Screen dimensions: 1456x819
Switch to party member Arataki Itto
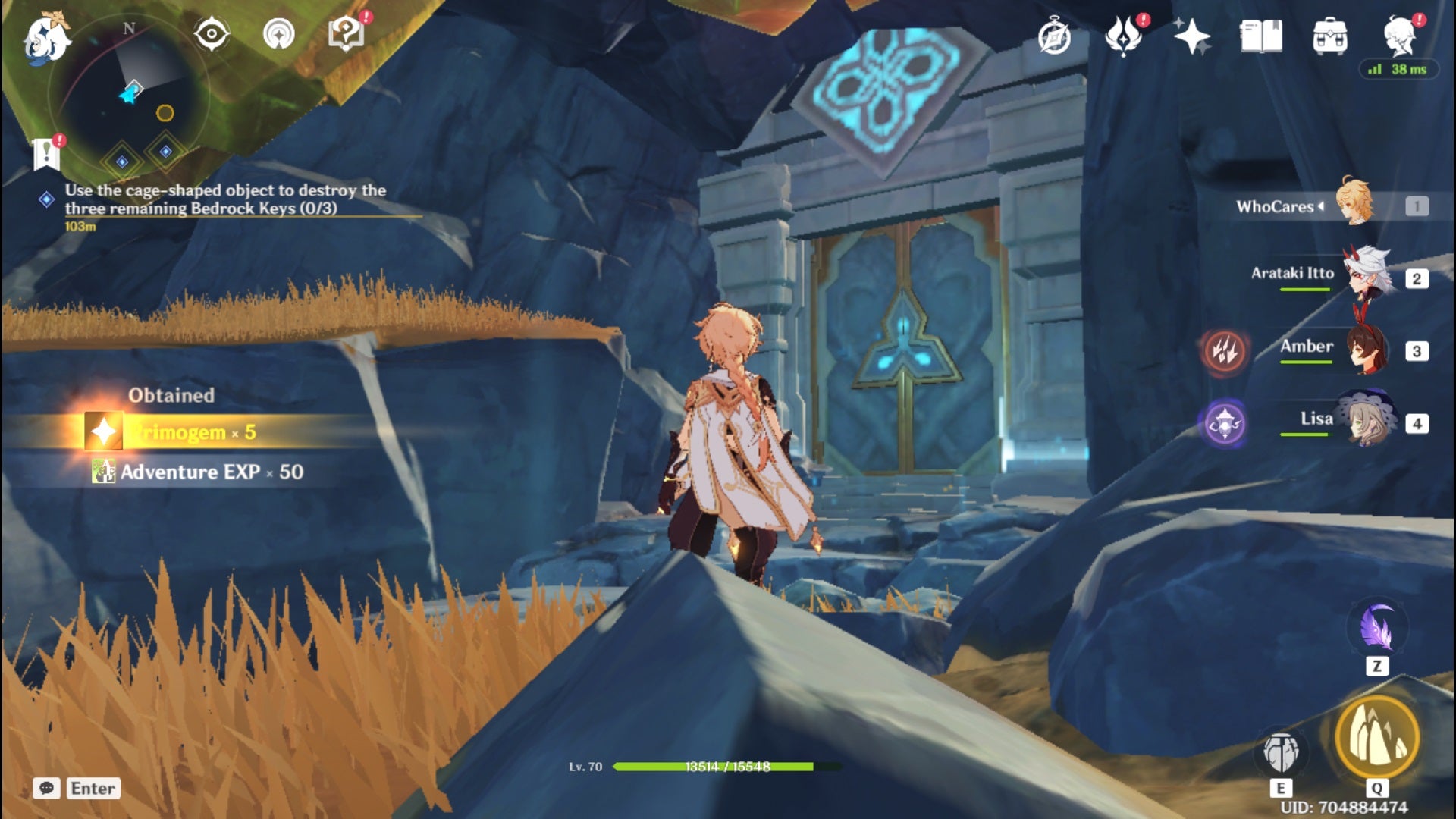pos(1370,275)
